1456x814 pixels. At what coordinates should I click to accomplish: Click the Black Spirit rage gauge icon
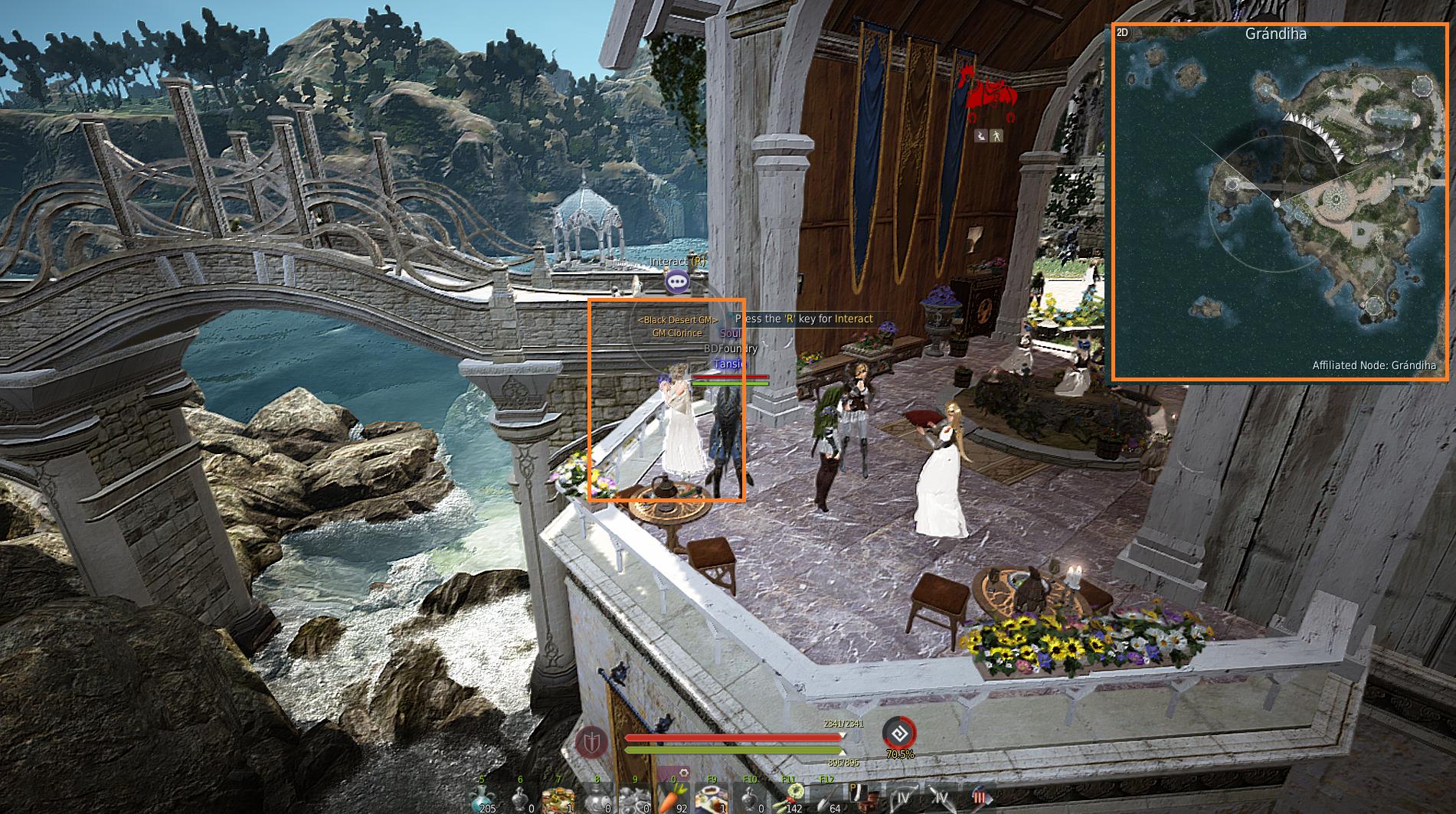[x=899, y=733]
